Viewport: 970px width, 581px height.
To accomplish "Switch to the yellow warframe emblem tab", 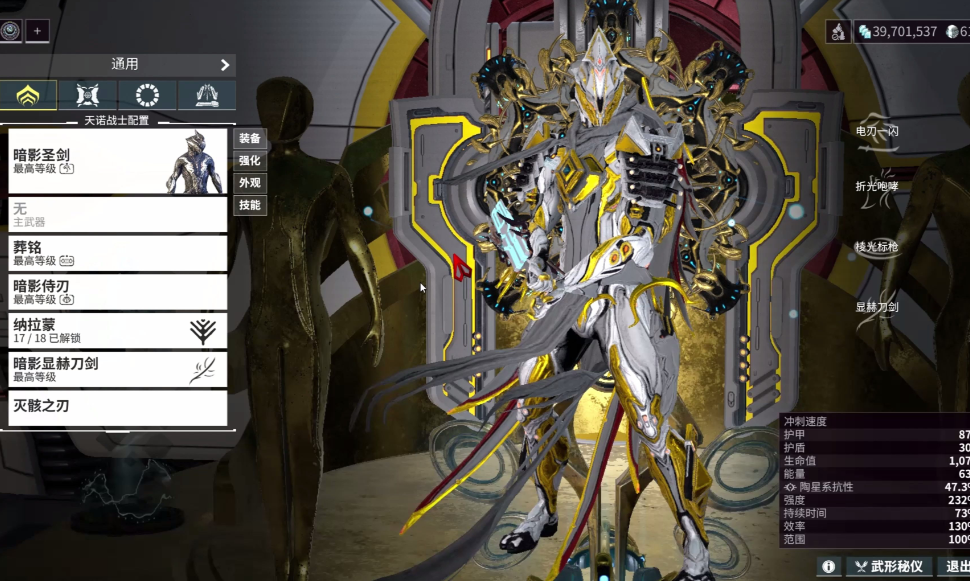I will pos(28,96).
